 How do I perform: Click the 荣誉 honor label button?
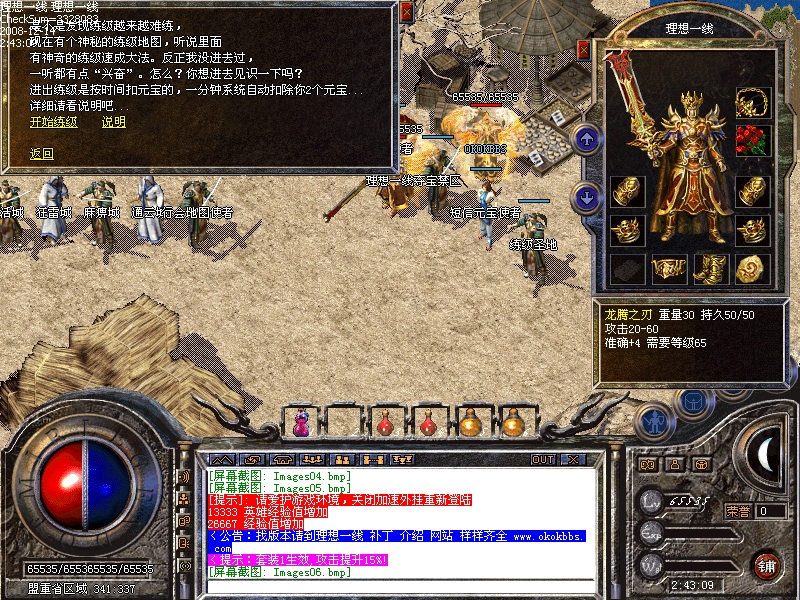(x=738, y=511)
